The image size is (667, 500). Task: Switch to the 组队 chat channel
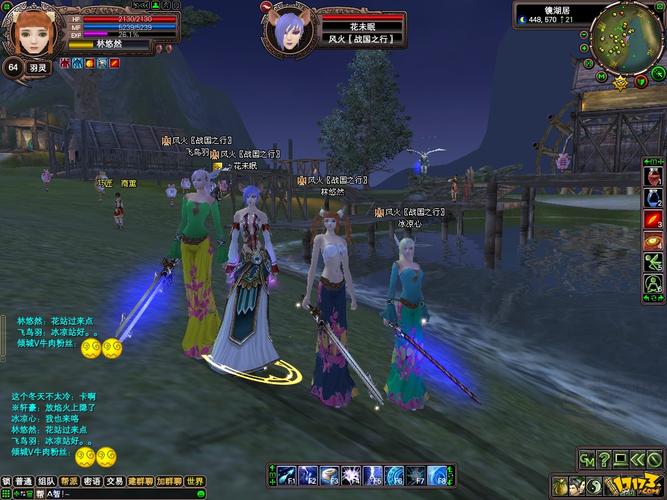pyautogui.click(x=46, y=481)
